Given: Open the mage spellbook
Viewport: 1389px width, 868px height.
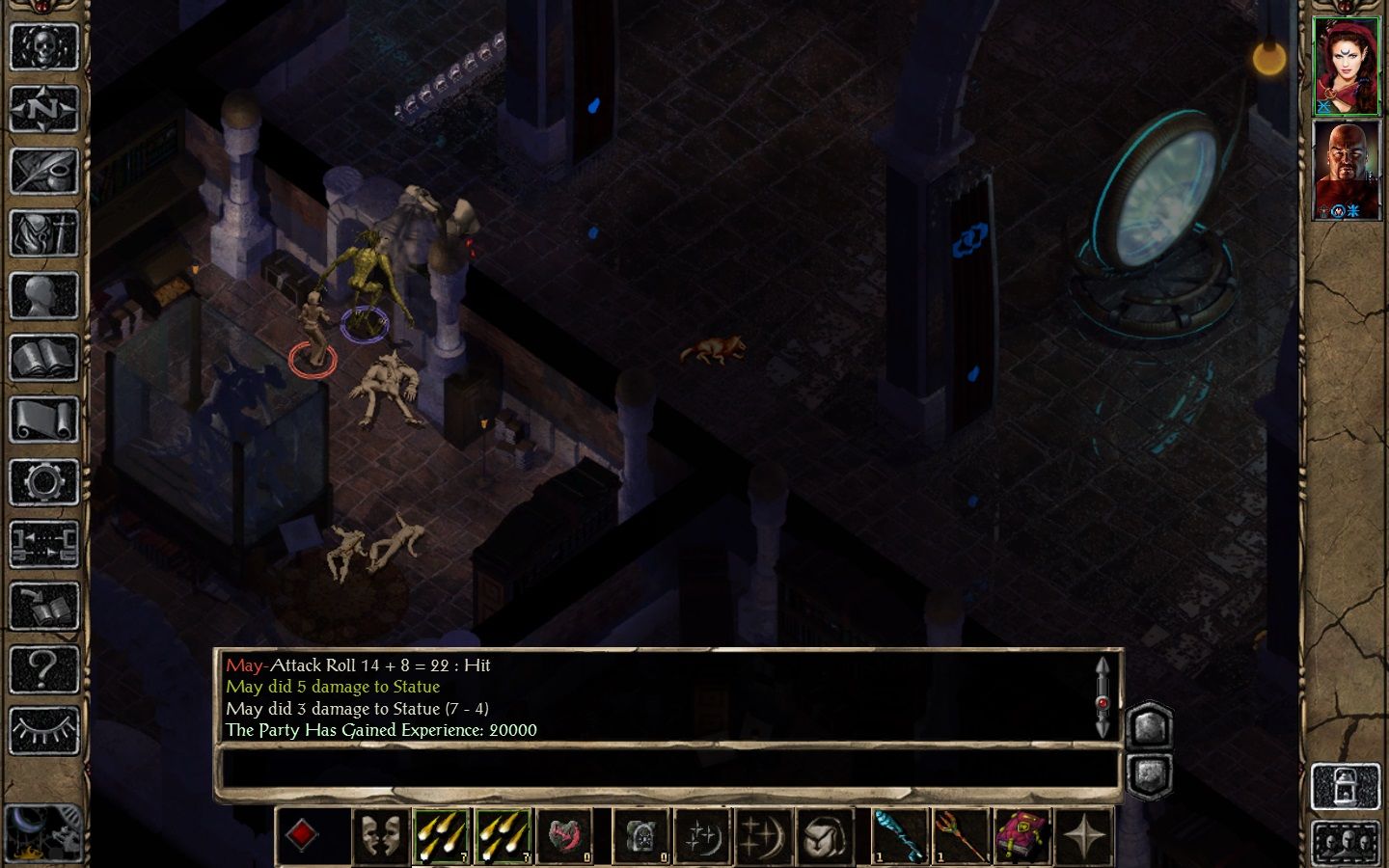Looking at the screenshot, I should click(43, 359).
